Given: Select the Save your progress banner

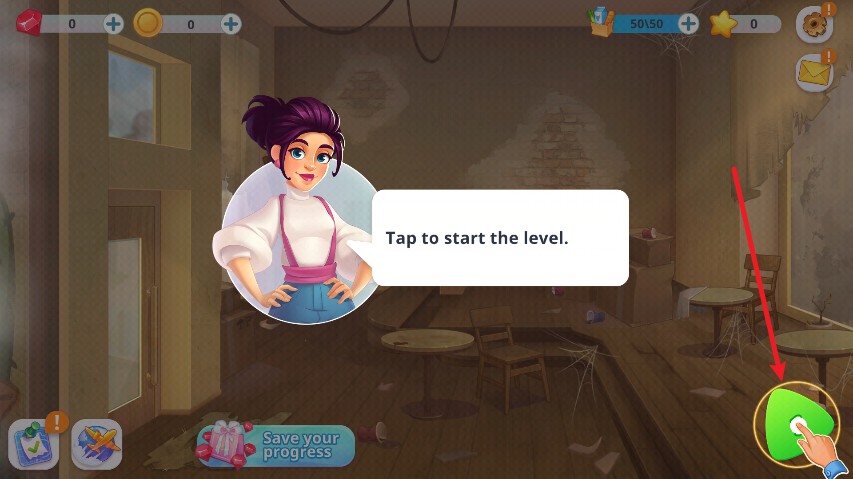Looking at the screenshot, I should click(x=276, y=445).
